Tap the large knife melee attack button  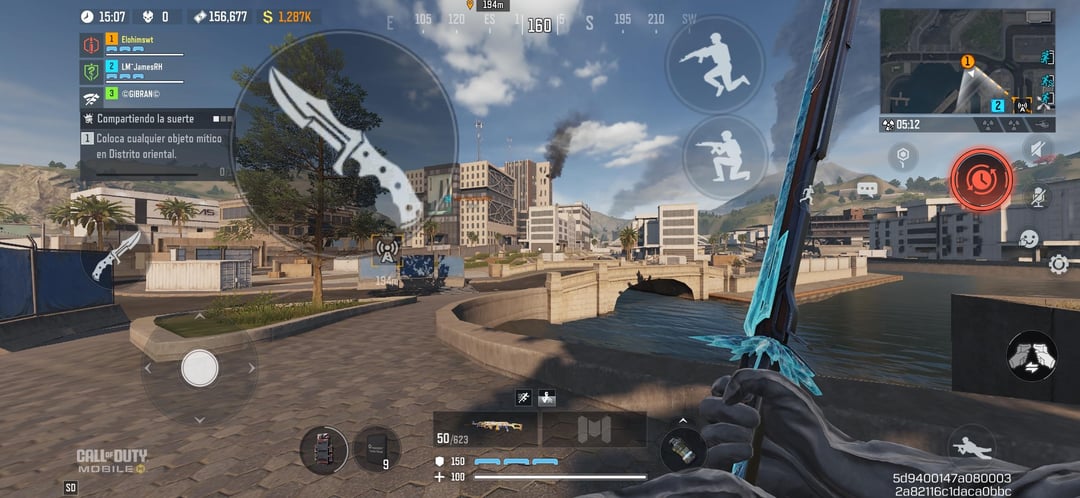(344, 143)
